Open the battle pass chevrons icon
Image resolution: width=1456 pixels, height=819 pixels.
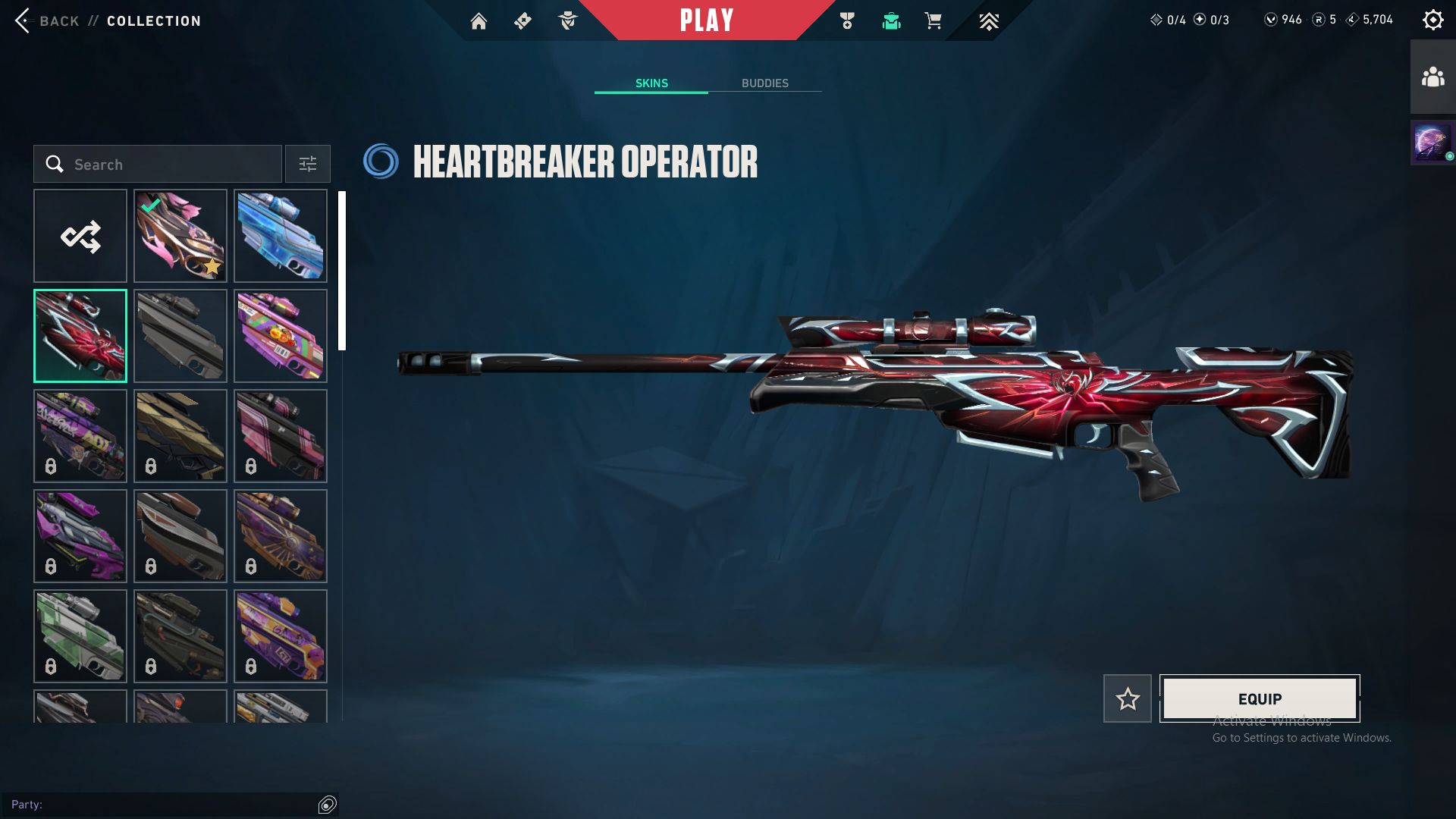tap(988, 21)
